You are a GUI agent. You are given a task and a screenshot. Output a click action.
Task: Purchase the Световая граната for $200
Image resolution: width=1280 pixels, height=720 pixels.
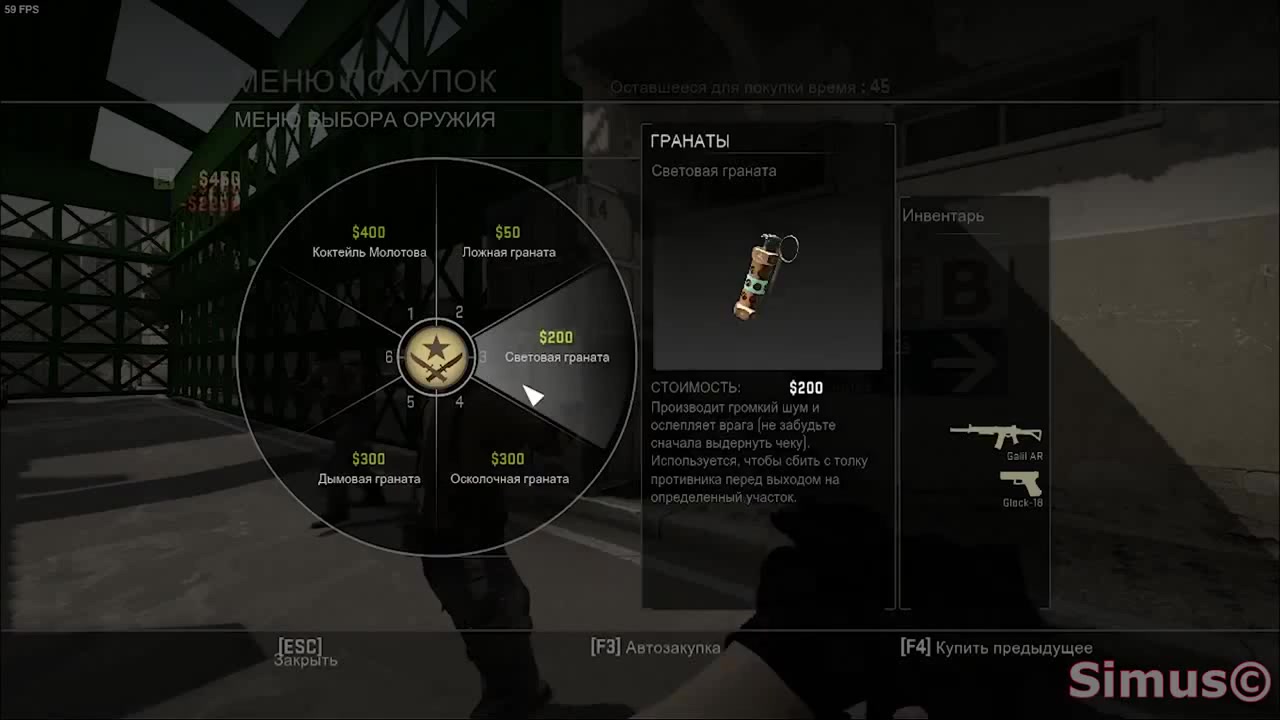556,348
